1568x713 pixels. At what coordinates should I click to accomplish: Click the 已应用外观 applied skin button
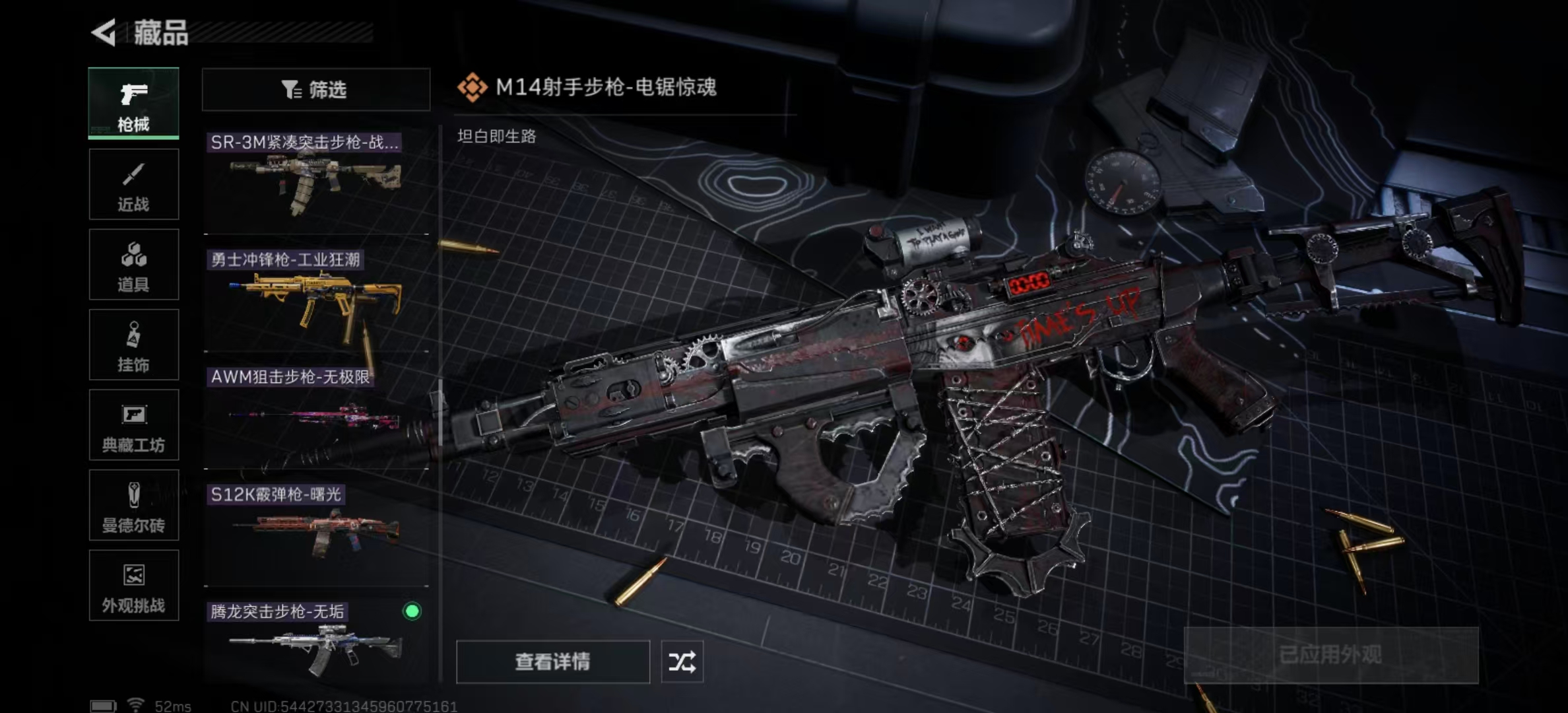pyautogui.click(x=1330, y=655)
